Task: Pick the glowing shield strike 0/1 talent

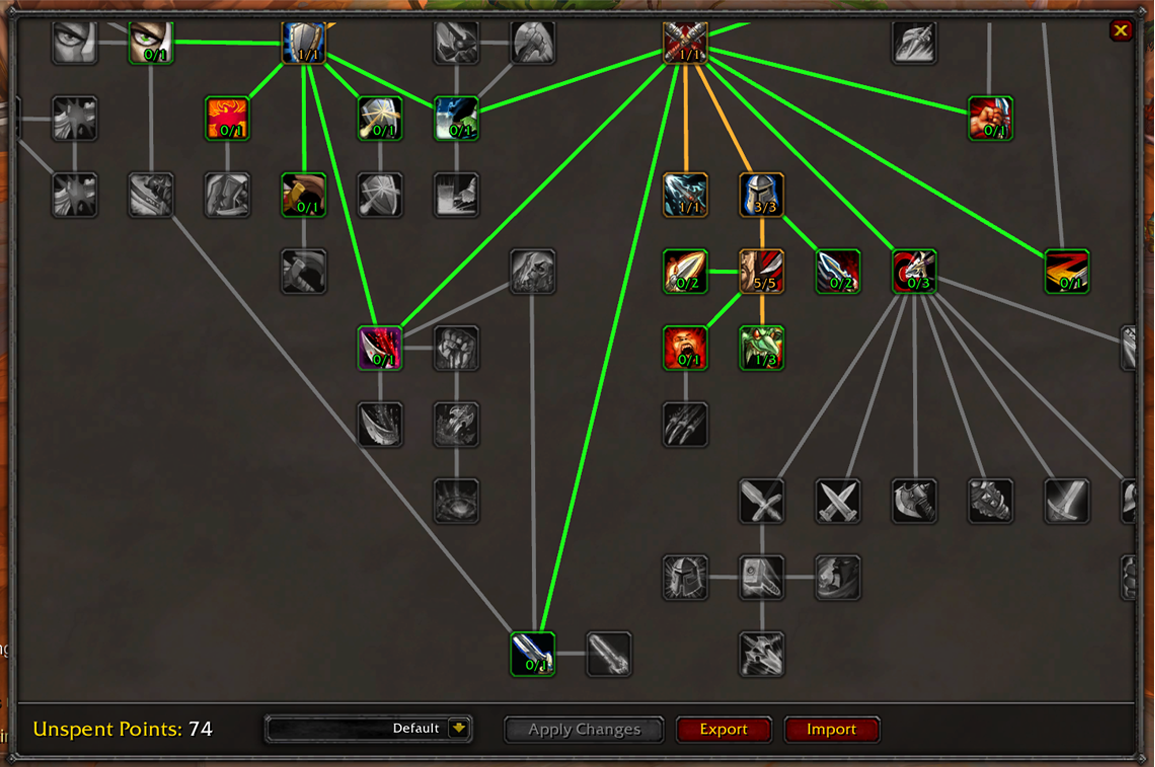Action: (x=380, y=119)
